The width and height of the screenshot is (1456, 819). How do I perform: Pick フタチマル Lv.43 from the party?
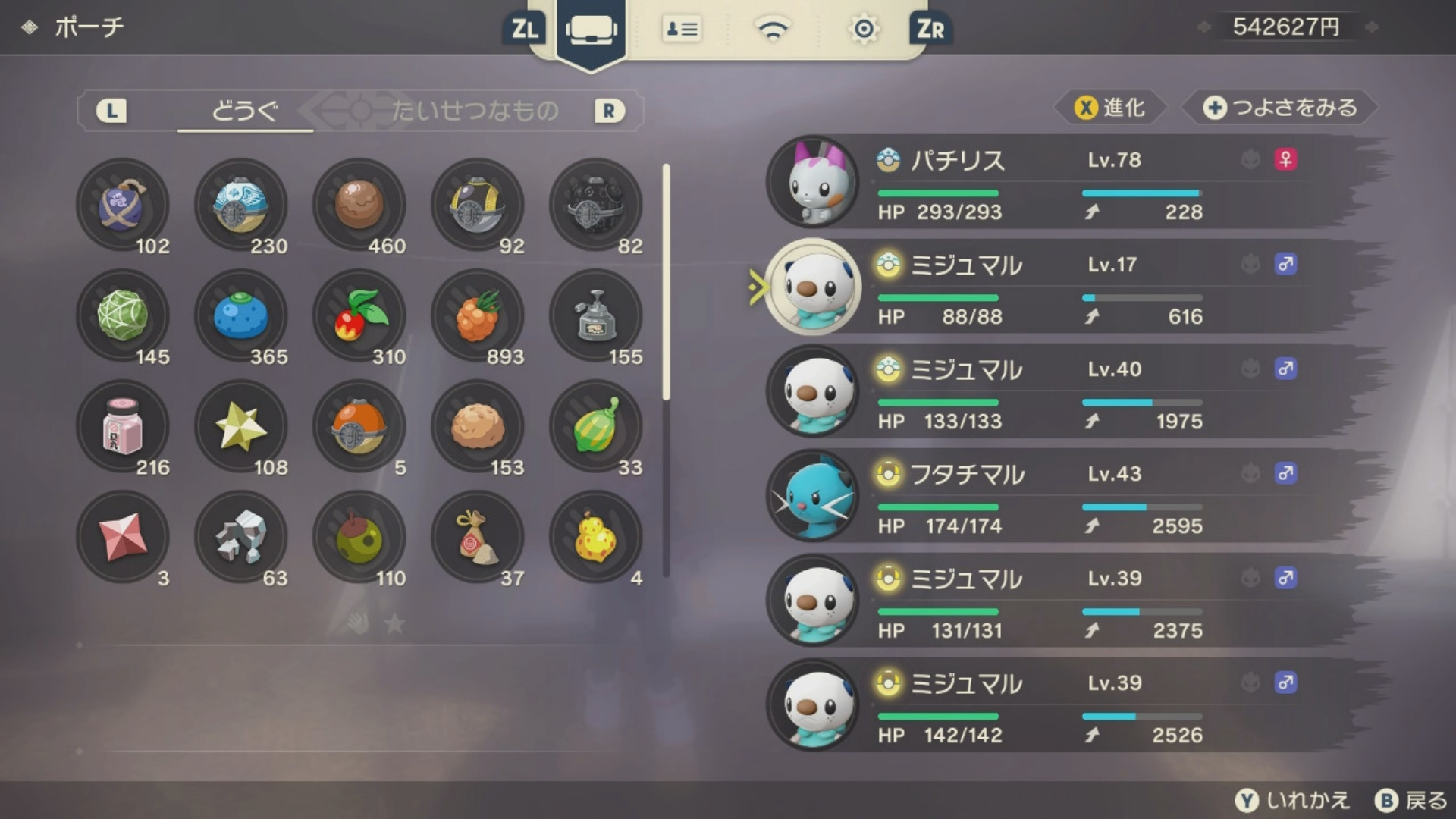1062,497
